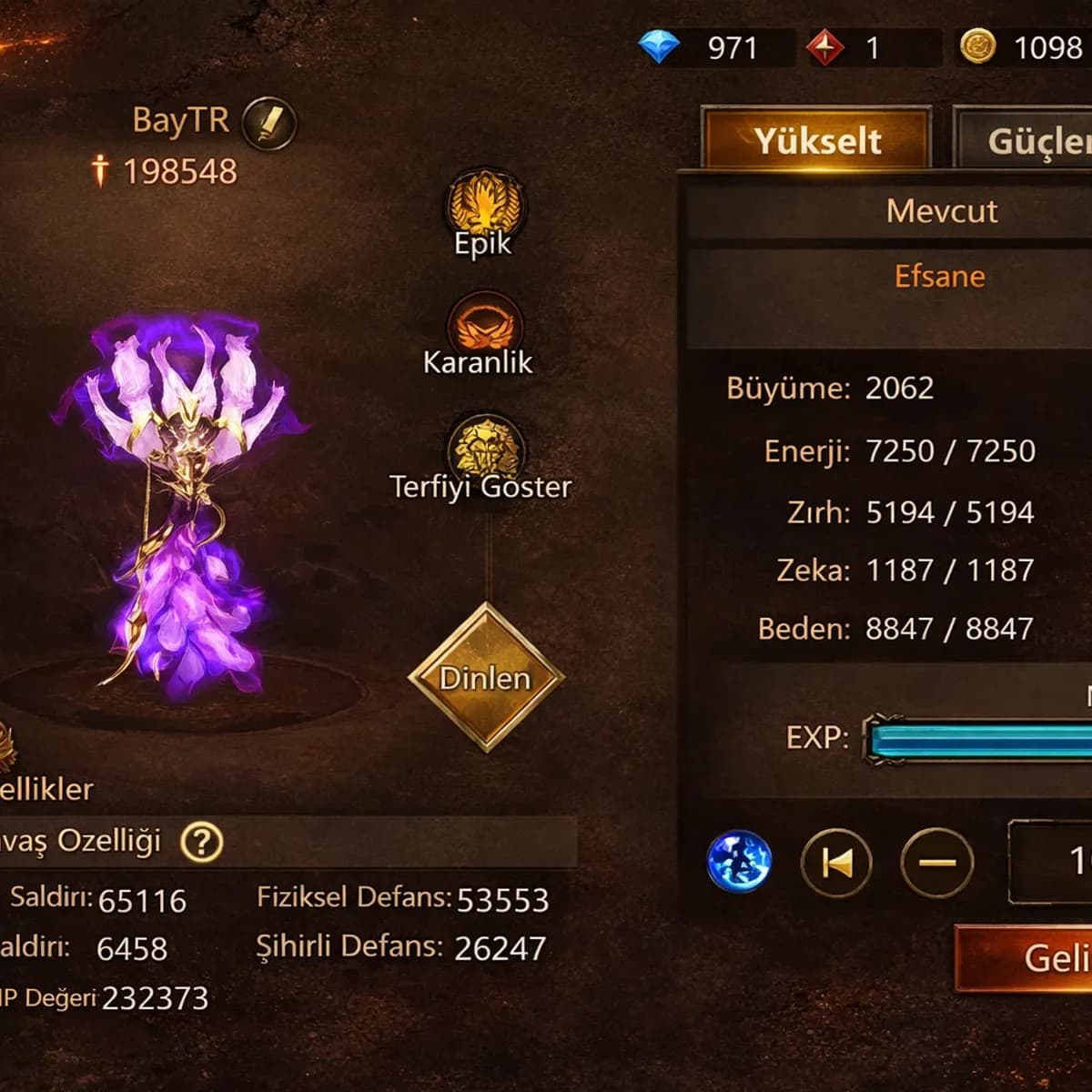Show promotion via Terfiyi Goster icon
The height and width of the screenshot is (1092, 1092).
click(x=484, y=448)
